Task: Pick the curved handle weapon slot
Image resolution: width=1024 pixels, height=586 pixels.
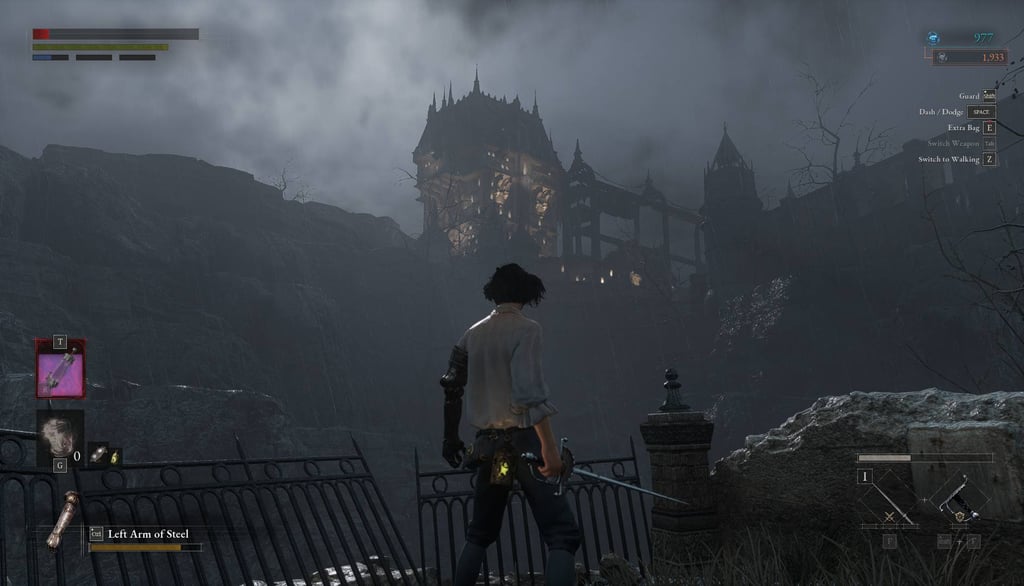Action: coord(957,499)
